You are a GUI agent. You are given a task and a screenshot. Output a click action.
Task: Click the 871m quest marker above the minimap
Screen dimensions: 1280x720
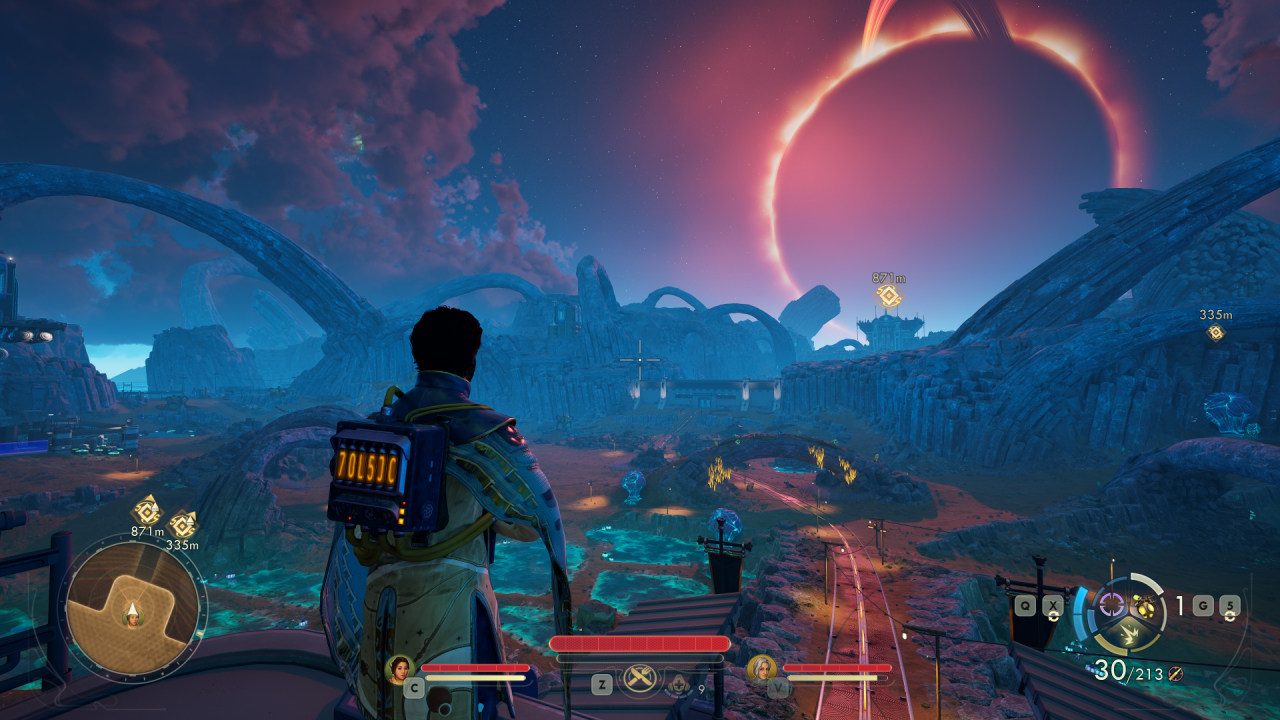tap(145, 514)
